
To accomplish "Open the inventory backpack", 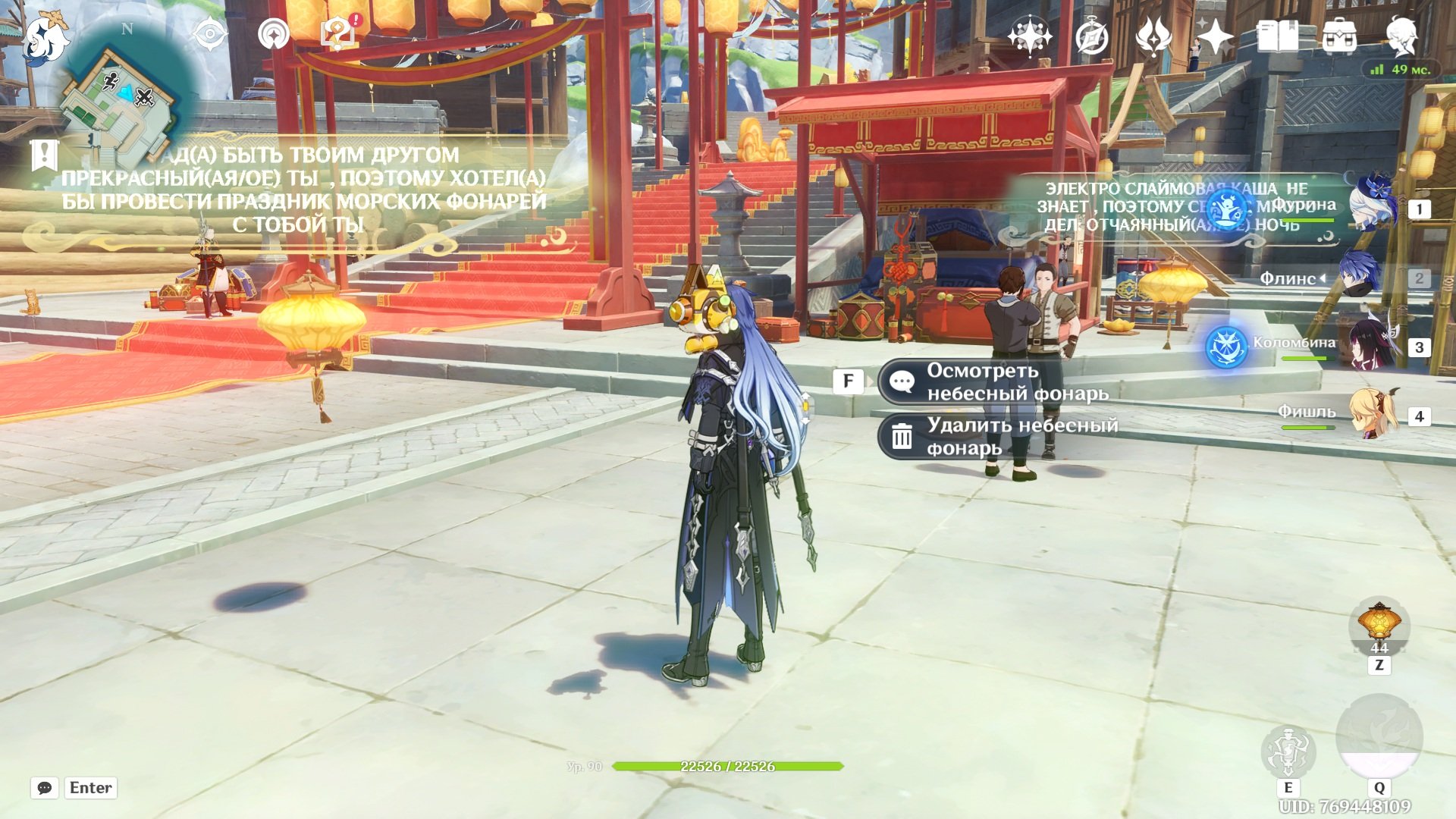I will point(1339,36).
